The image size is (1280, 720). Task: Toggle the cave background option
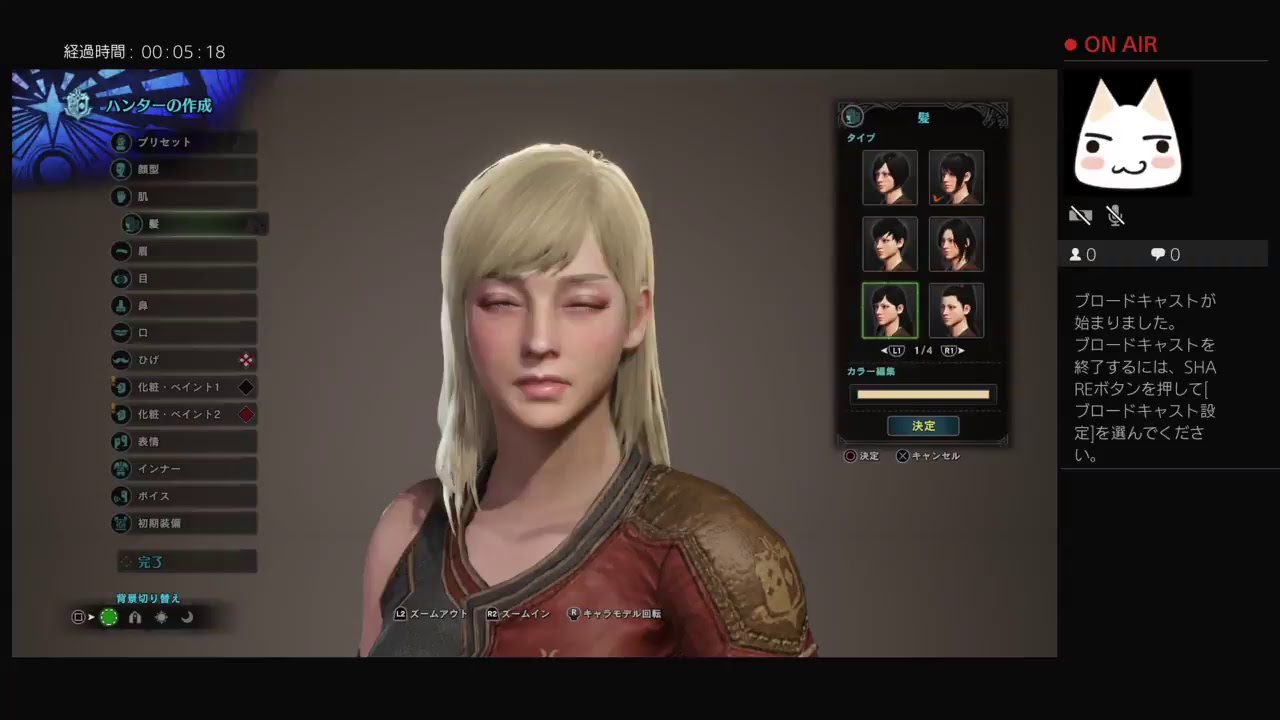click(x=135, y=617)
